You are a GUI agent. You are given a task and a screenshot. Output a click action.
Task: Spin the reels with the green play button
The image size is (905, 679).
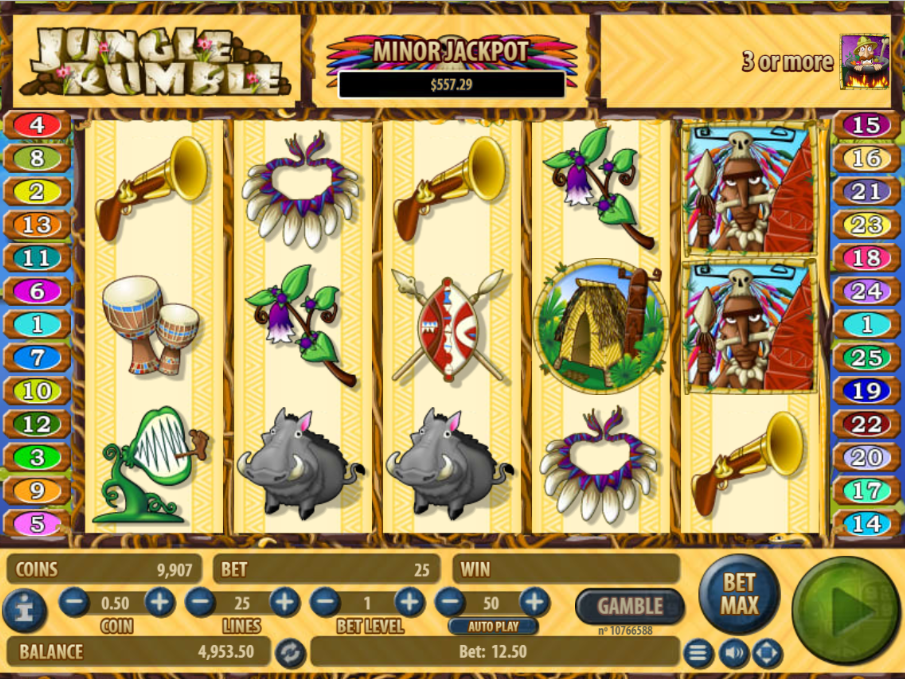tap(845, 611)
